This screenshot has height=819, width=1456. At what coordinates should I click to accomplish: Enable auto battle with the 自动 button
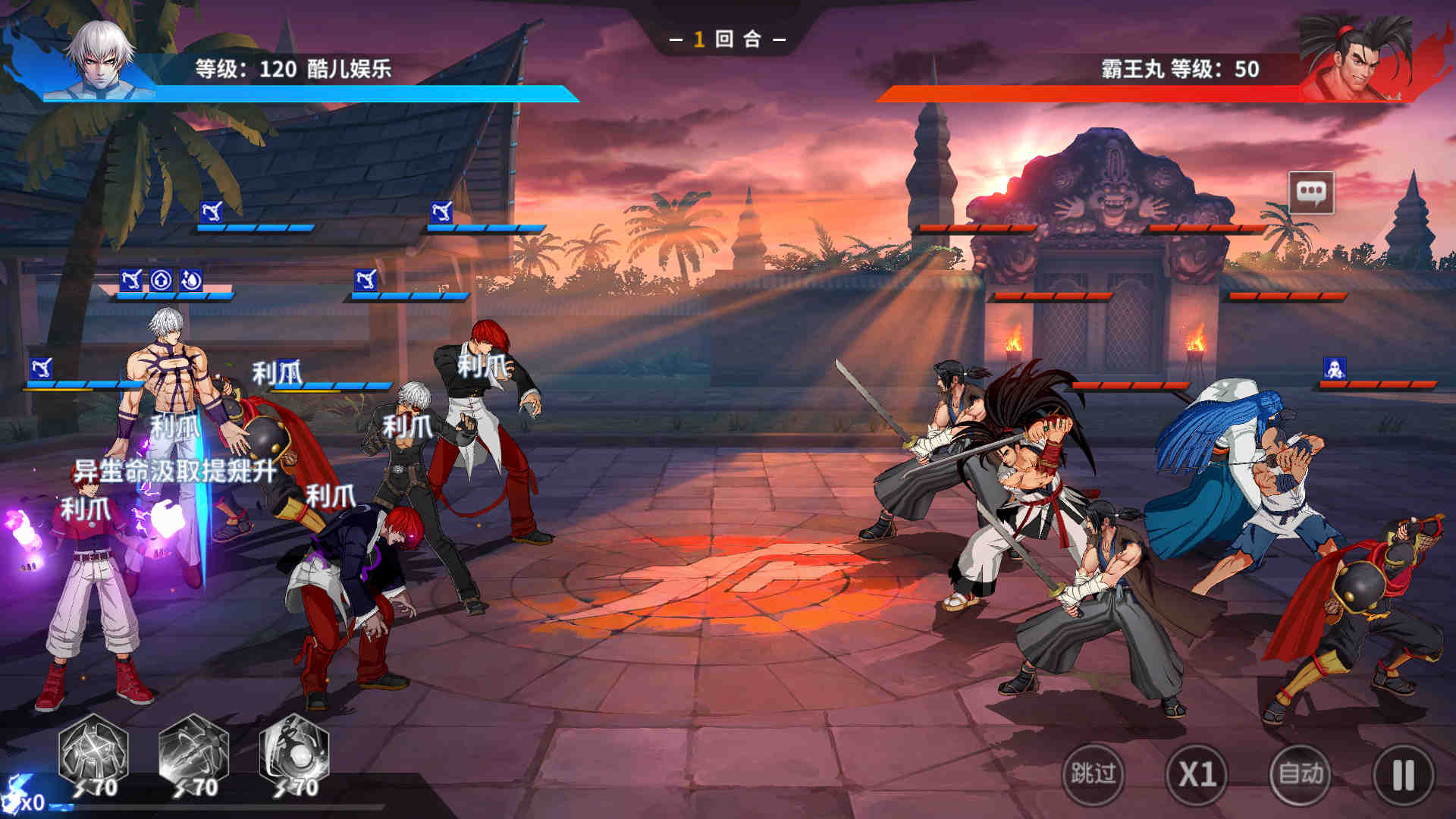[1301, 774]
